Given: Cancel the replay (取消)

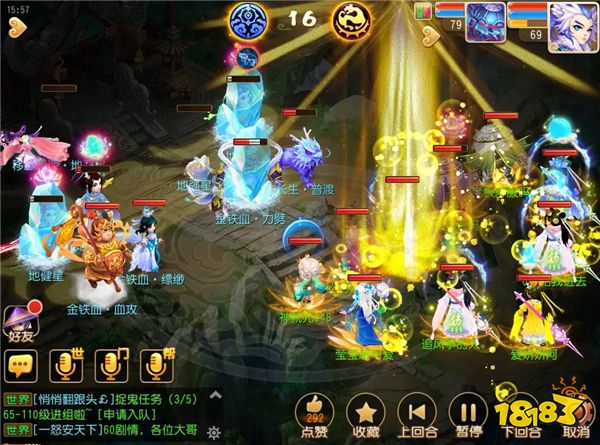Looking at the screenshot, I should click(x=575, y=412).
